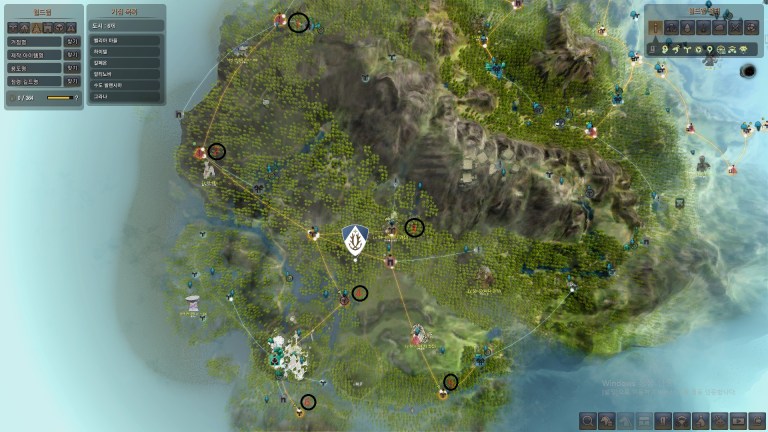Toggle the map pin marker icon
The height and width of the screenshot is (432, 768).
coord(708,48)
